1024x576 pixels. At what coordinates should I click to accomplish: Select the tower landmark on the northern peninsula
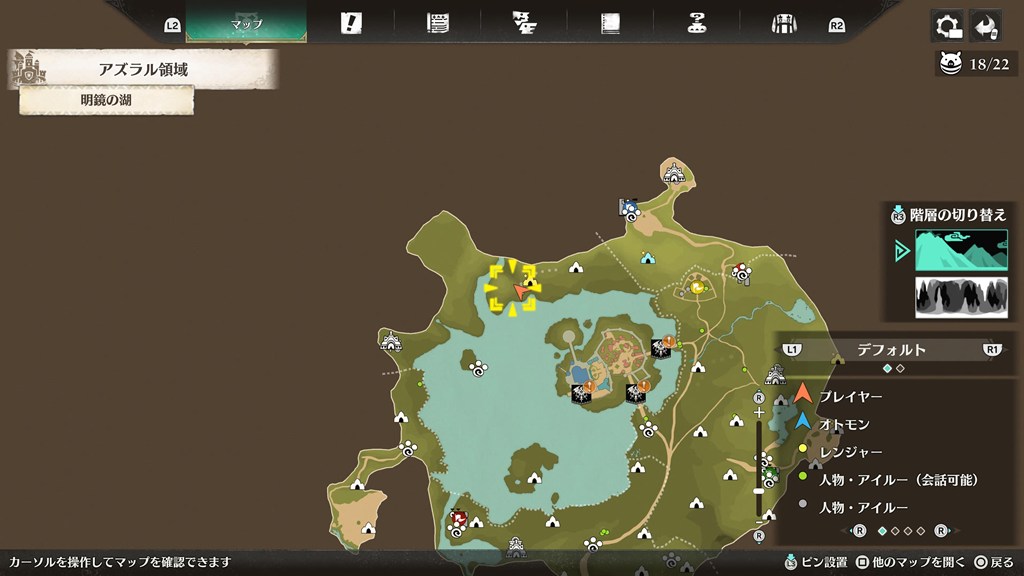coord(674,172)
